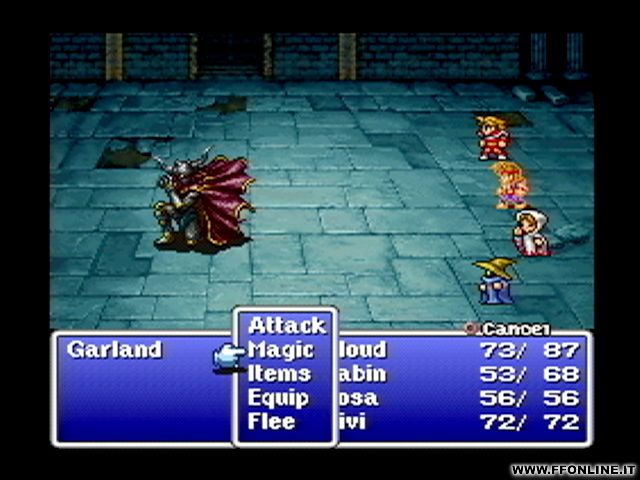The height and width of the screenshot is (480, 640).
Task: Open the Items command
Action: [x=280, y=374]
